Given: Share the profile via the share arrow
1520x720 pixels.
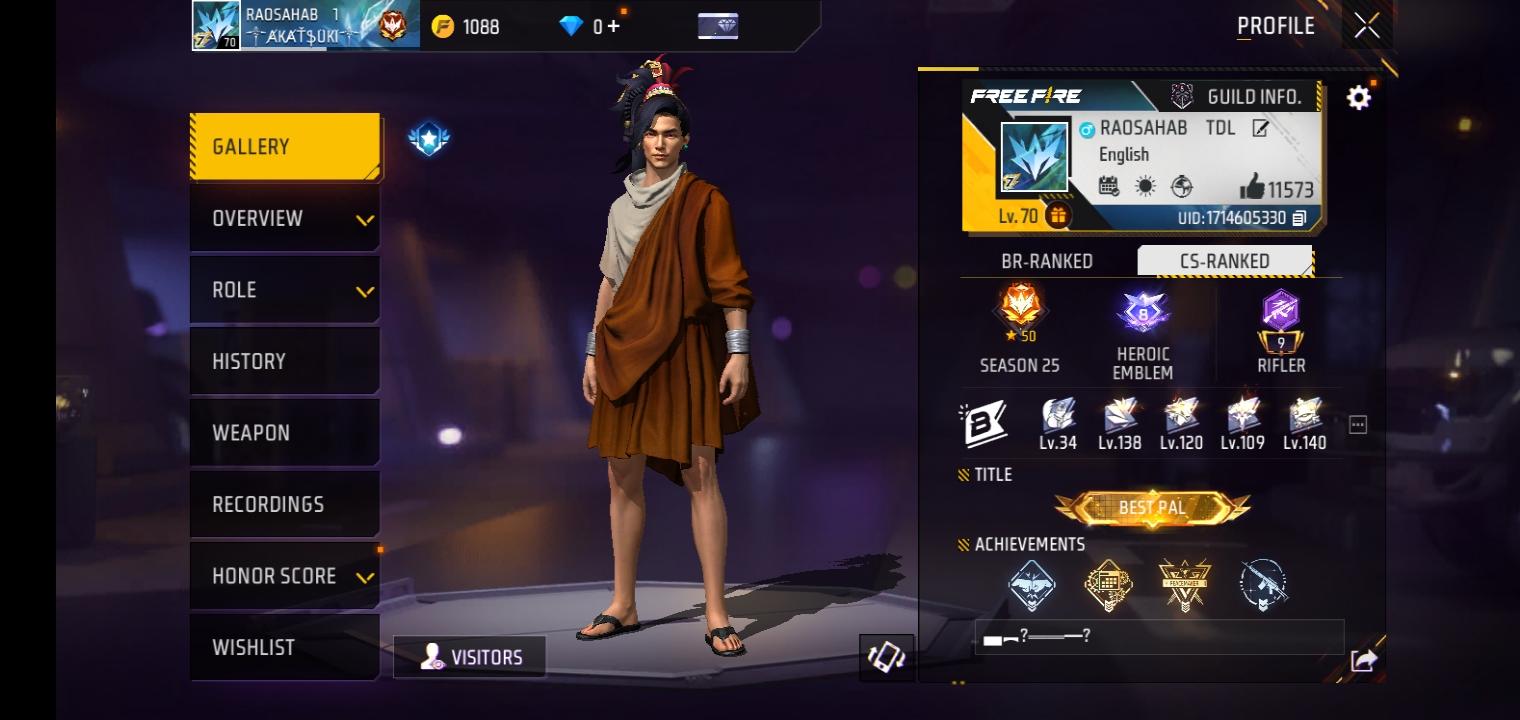Looking at the screenshot, I should coord(1363,659).
